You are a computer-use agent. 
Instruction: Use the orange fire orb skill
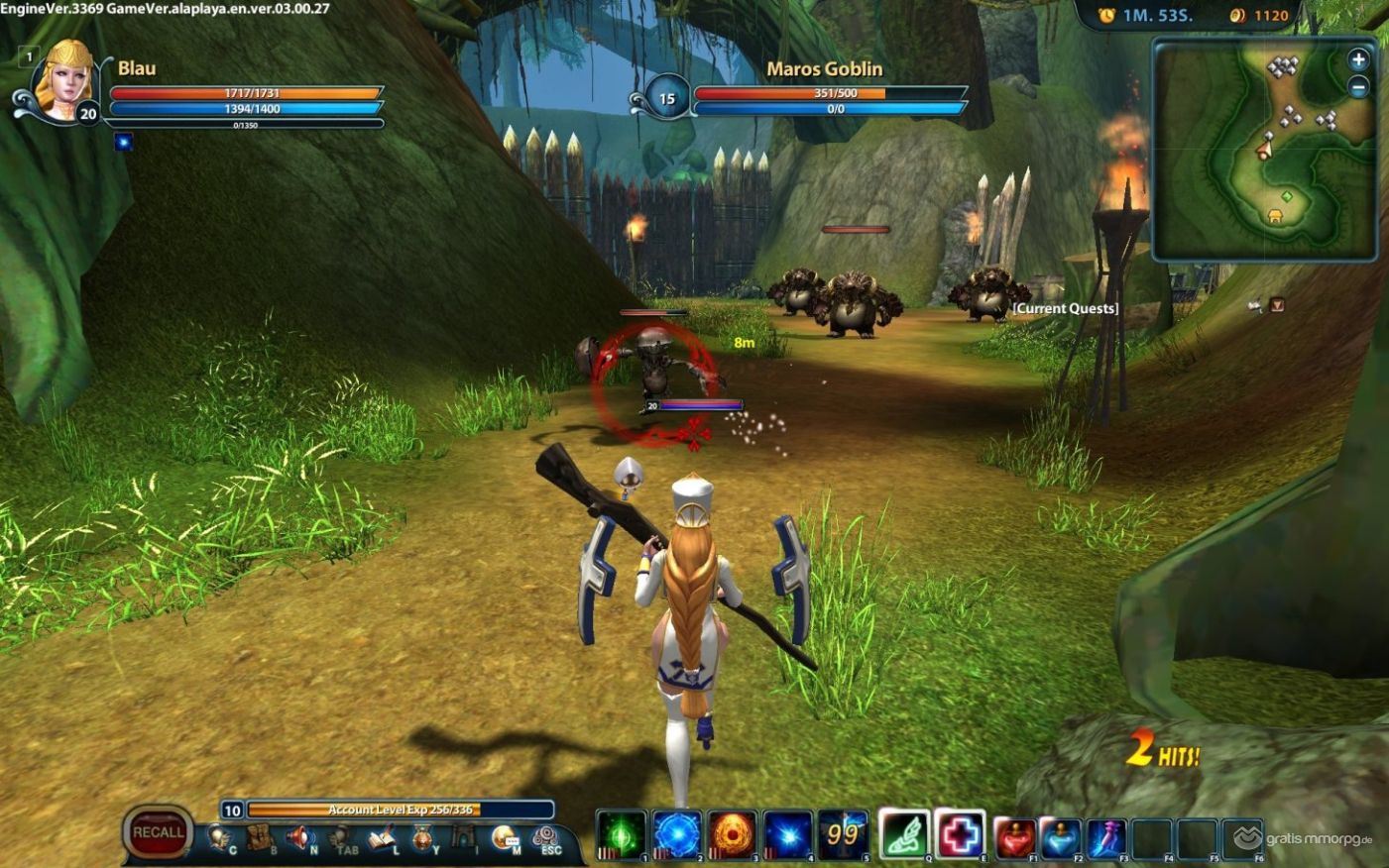pos(733,834)
